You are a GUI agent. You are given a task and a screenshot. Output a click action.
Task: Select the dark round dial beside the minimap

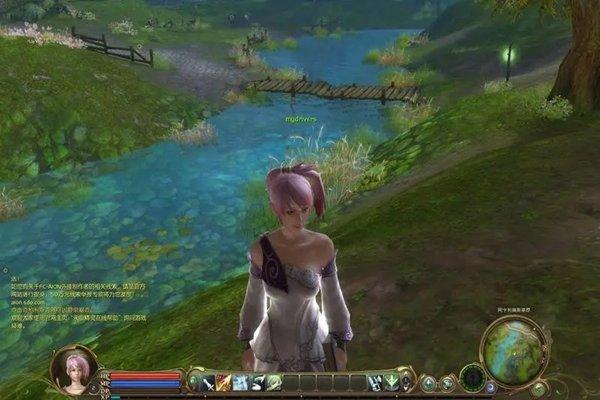click(472, 377)
